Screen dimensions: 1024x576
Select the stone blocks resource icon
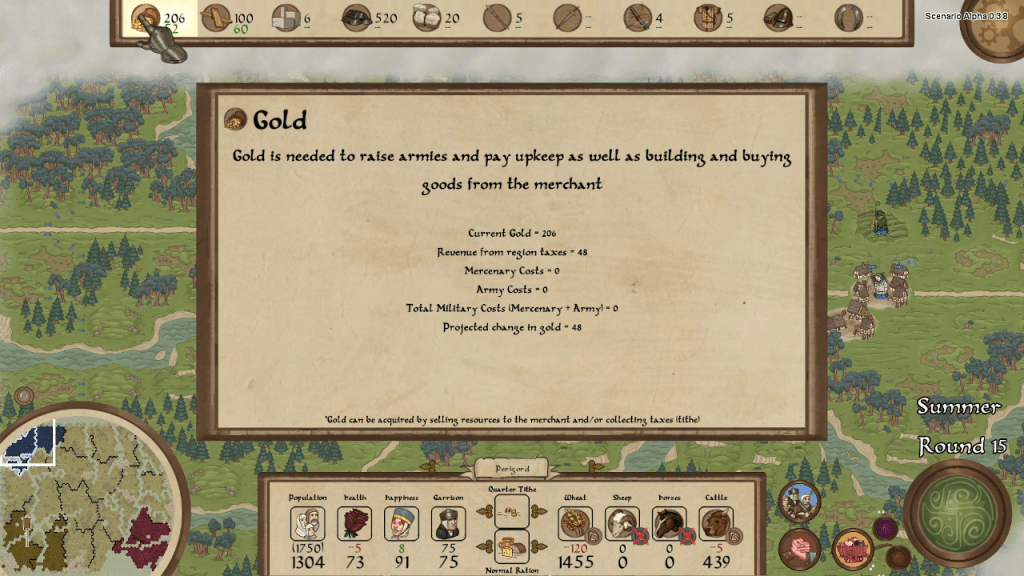point(287,18)
